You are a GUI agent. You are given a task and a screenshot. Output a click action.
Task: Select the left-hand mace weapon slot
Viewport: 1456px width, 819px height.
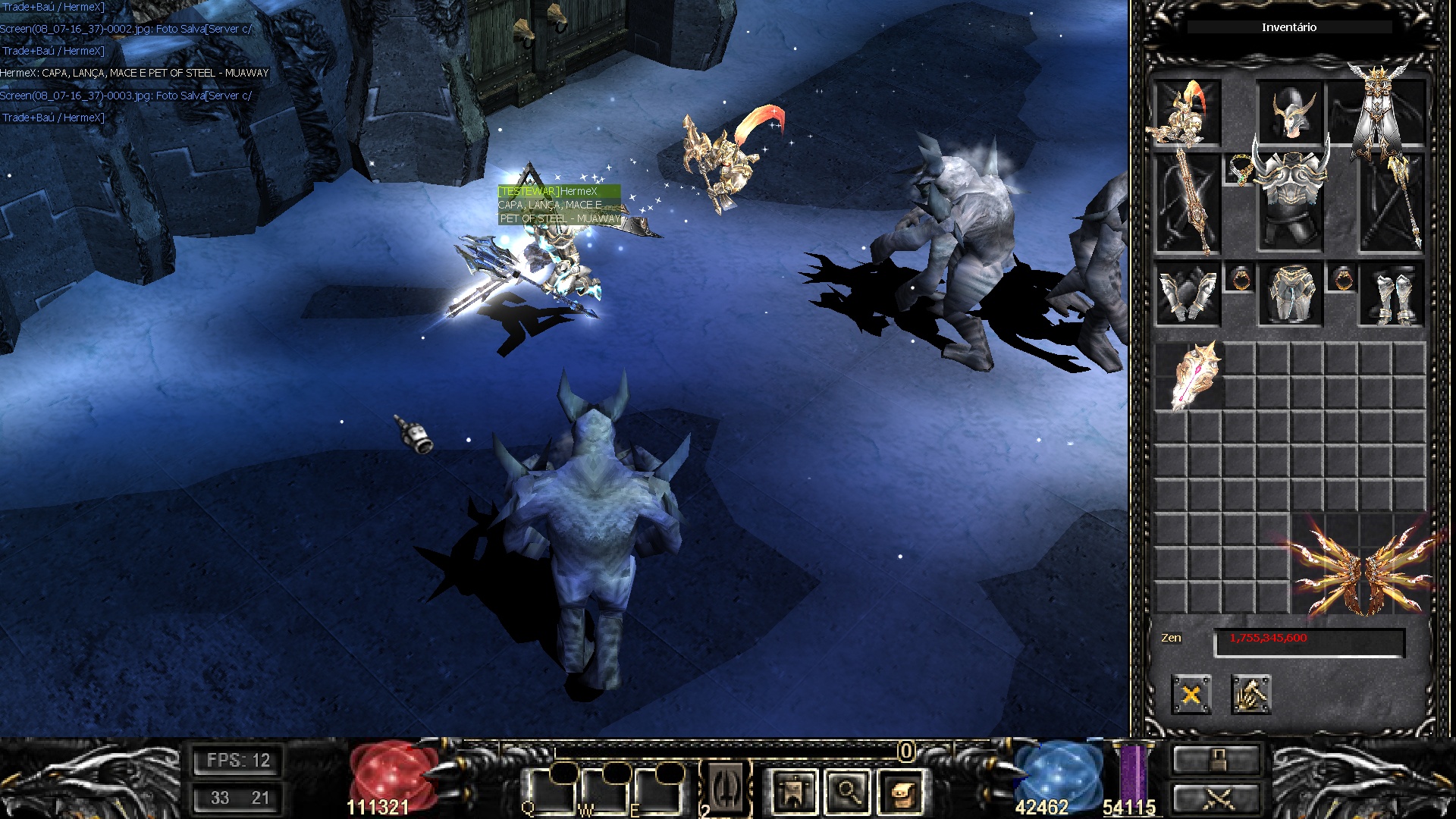coord(1187,203)
